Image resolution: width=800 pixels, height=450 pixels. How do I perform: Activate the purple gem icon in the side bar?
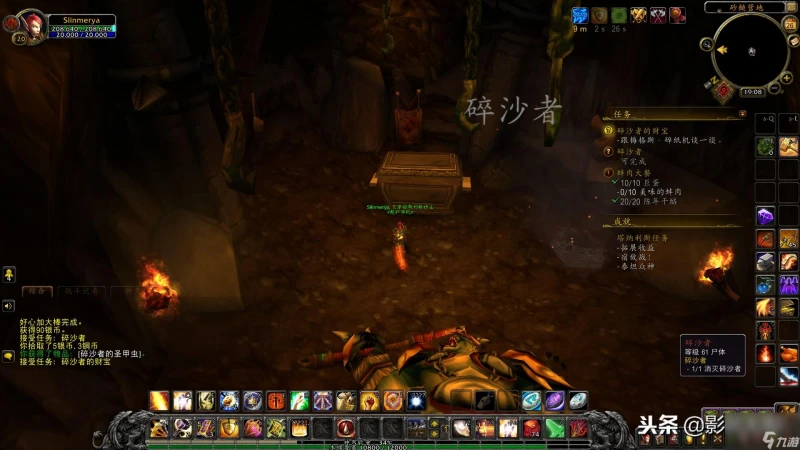click(x=765, y=215)
